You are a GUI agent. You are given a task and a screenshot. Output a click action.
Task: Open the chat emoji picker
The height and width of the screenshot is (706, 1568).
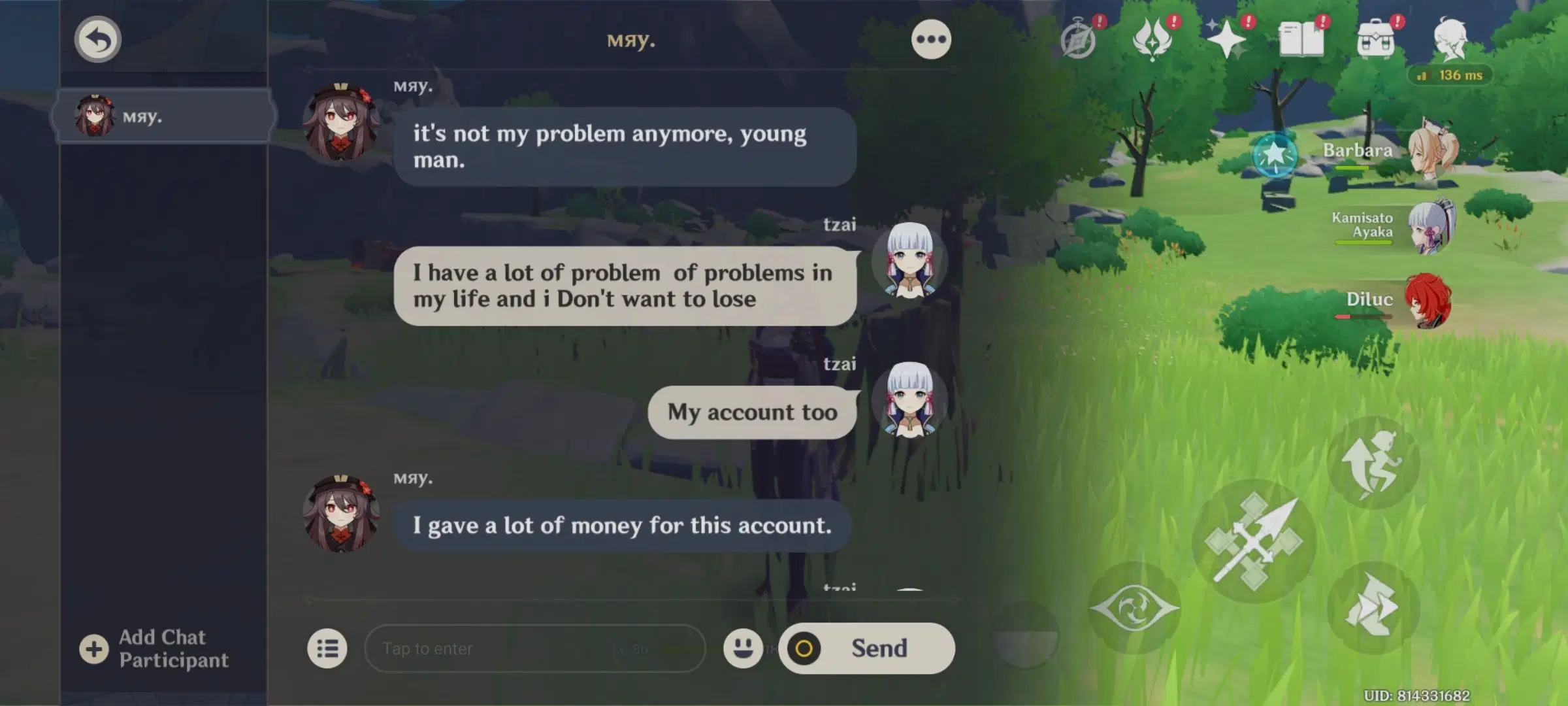[x=743, y=648]
